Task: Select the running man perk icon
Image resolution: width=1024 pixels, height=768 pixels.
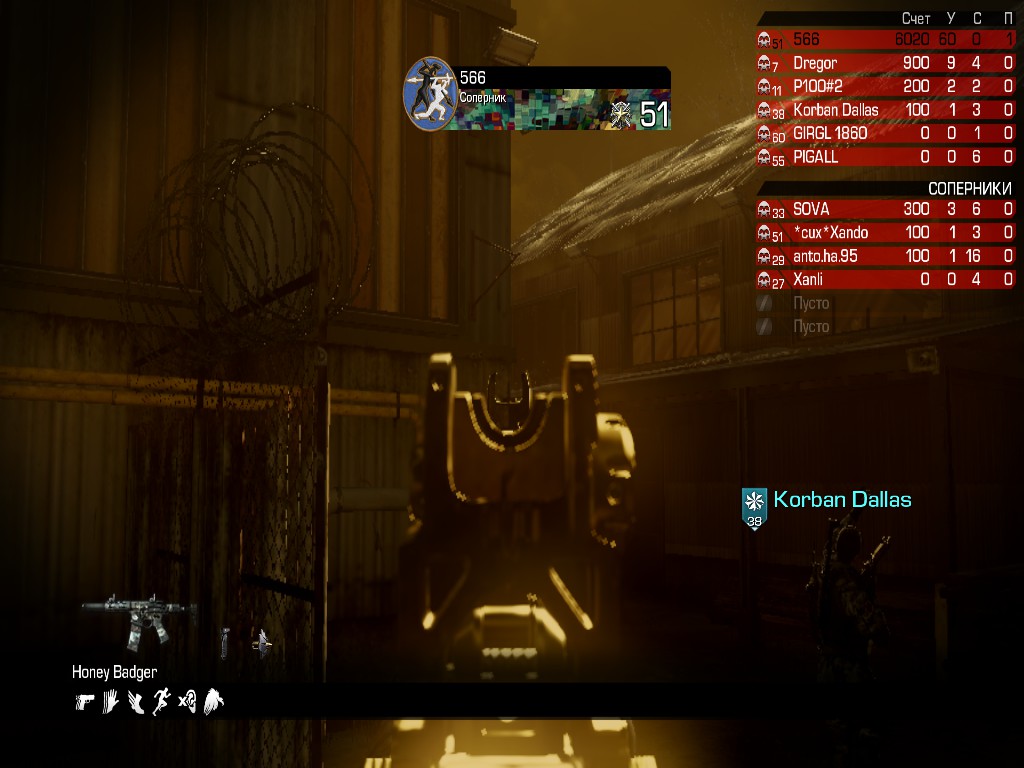Action: coord(161,702)
